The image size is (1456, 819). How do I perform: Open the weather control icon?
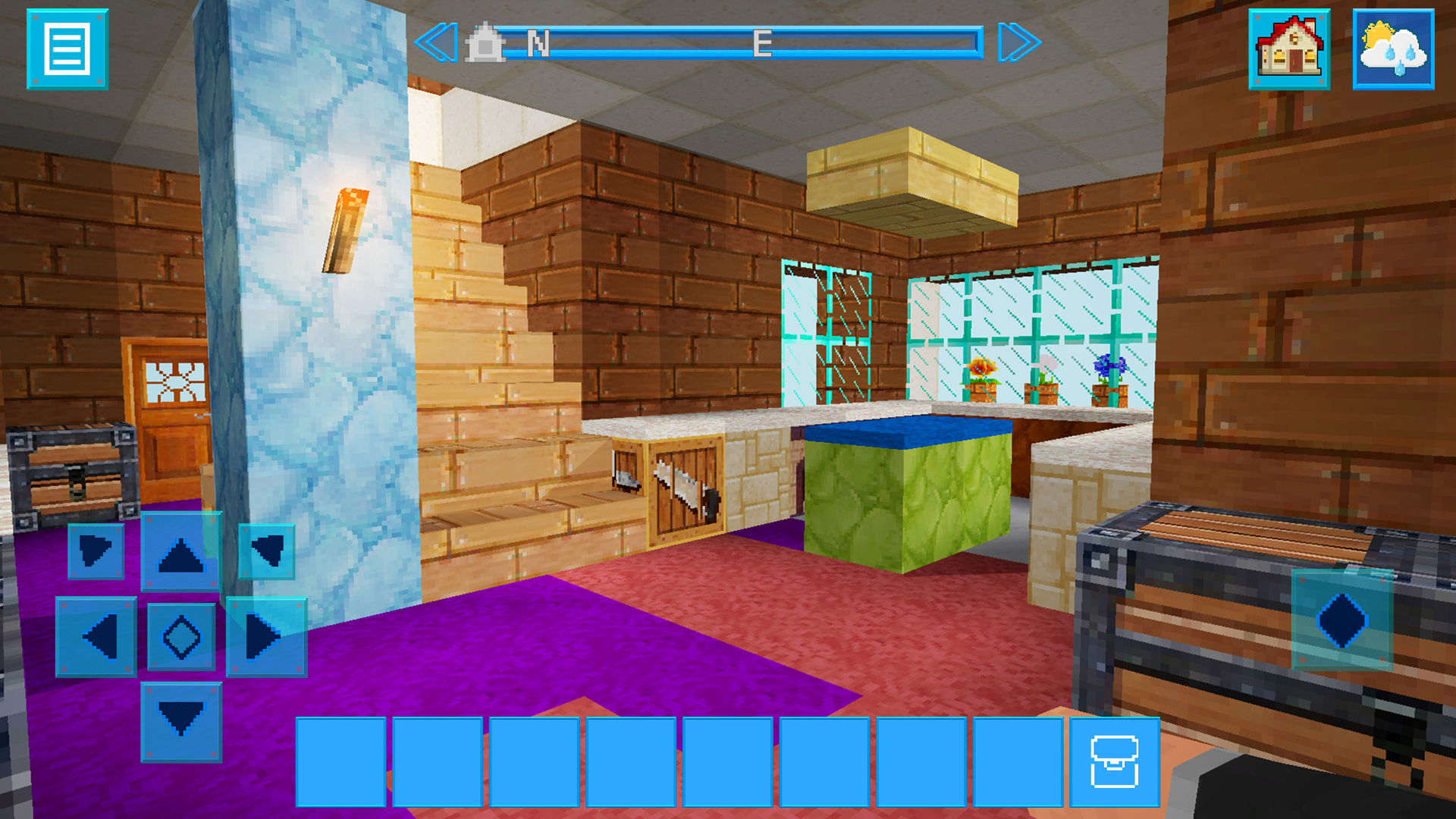coord(1393,49)
